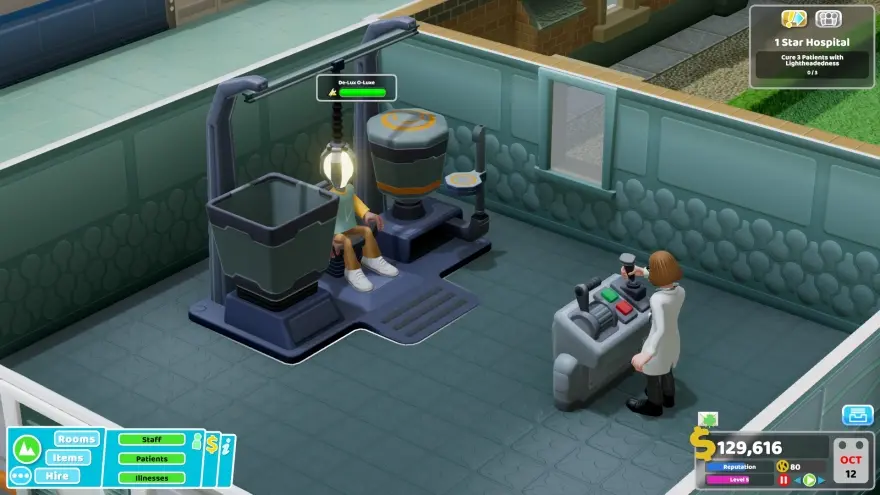
Task: Increase game speed with the right arrow
Action: 822,479
